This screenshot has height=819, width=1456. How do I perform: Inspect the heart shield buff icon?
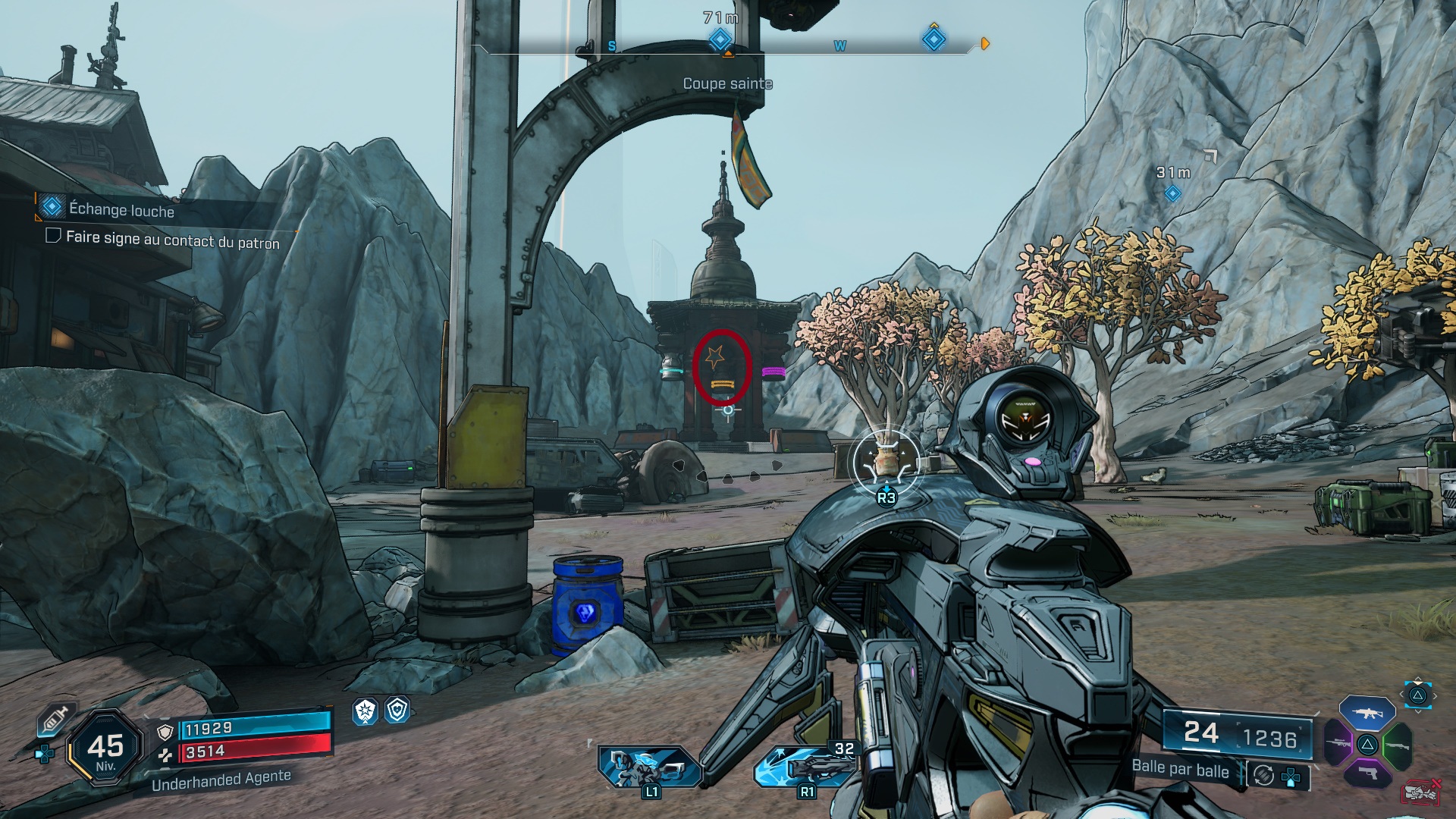(397, 710)
